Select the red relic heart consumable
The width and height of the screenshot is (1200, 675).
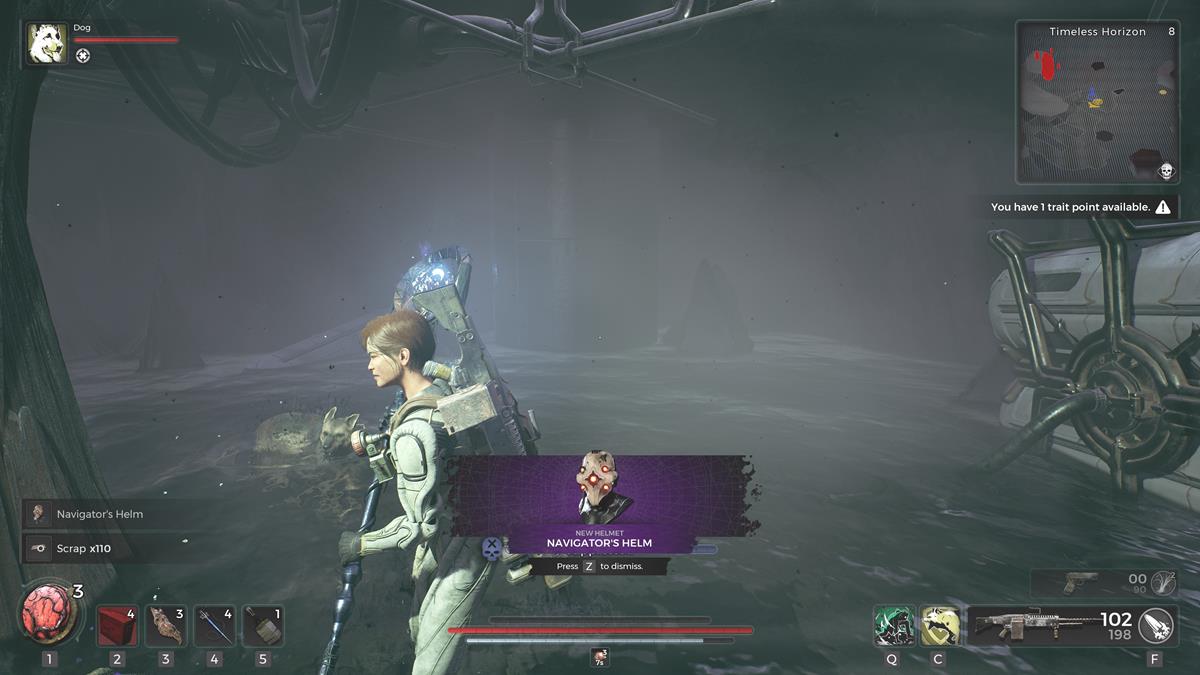click(49, 613)
